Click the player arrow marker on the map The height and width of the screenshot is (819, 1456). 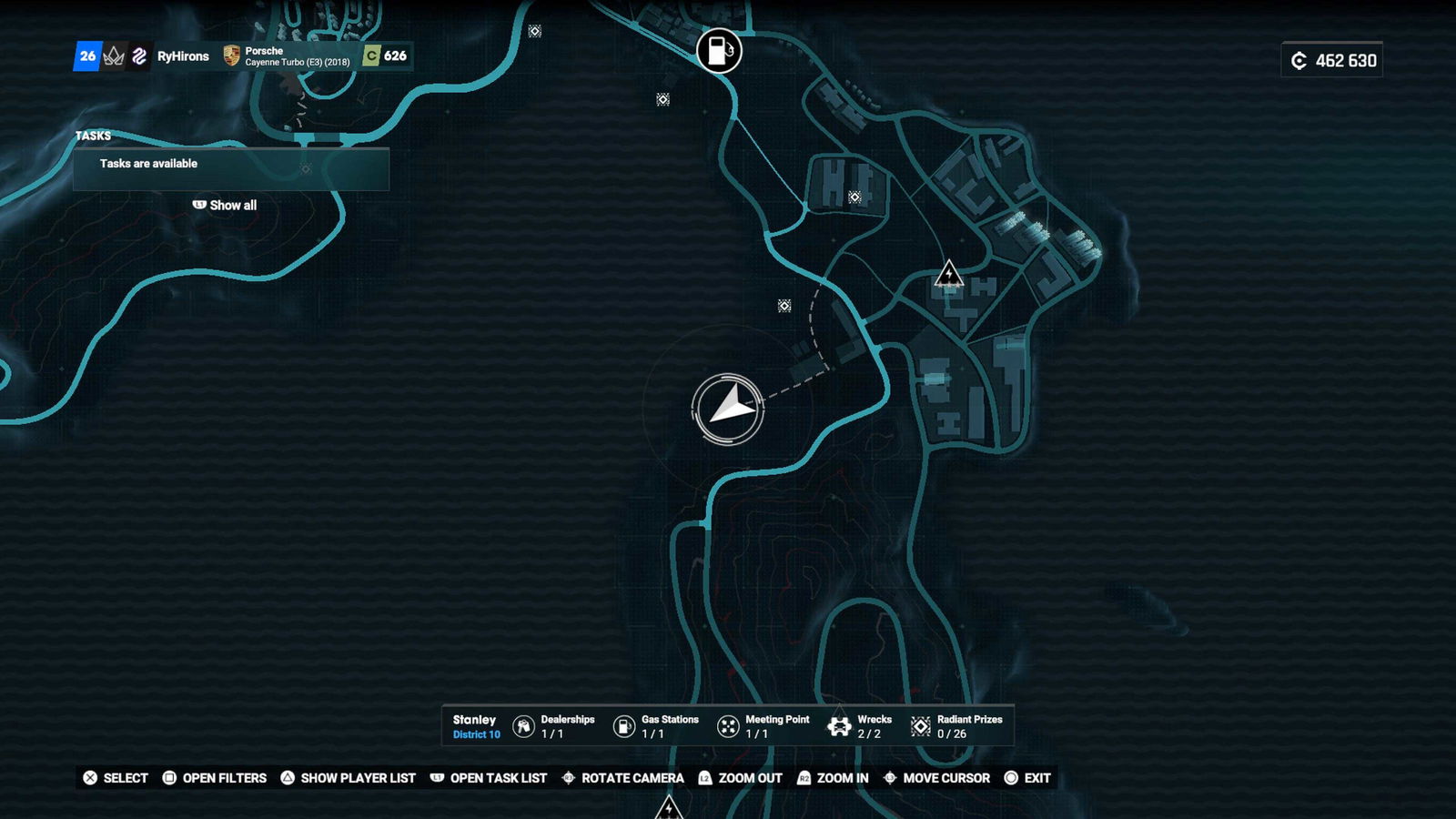pyautogui.click(x=728, y=409)
